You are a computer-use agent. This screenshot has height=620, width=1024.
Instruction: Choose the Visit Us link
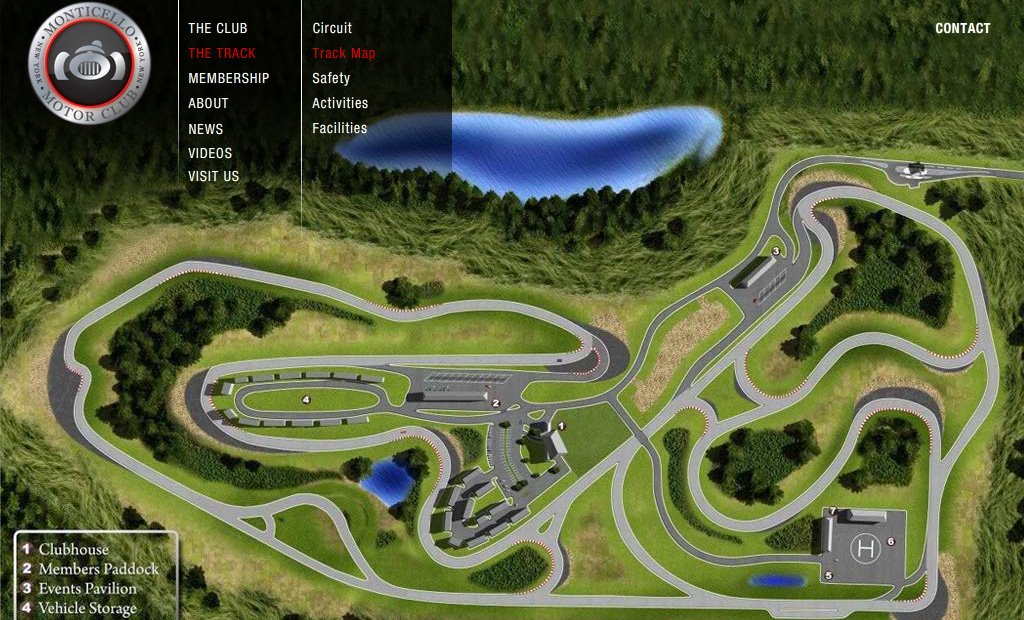pyautogui.click(x=214, y=176)
